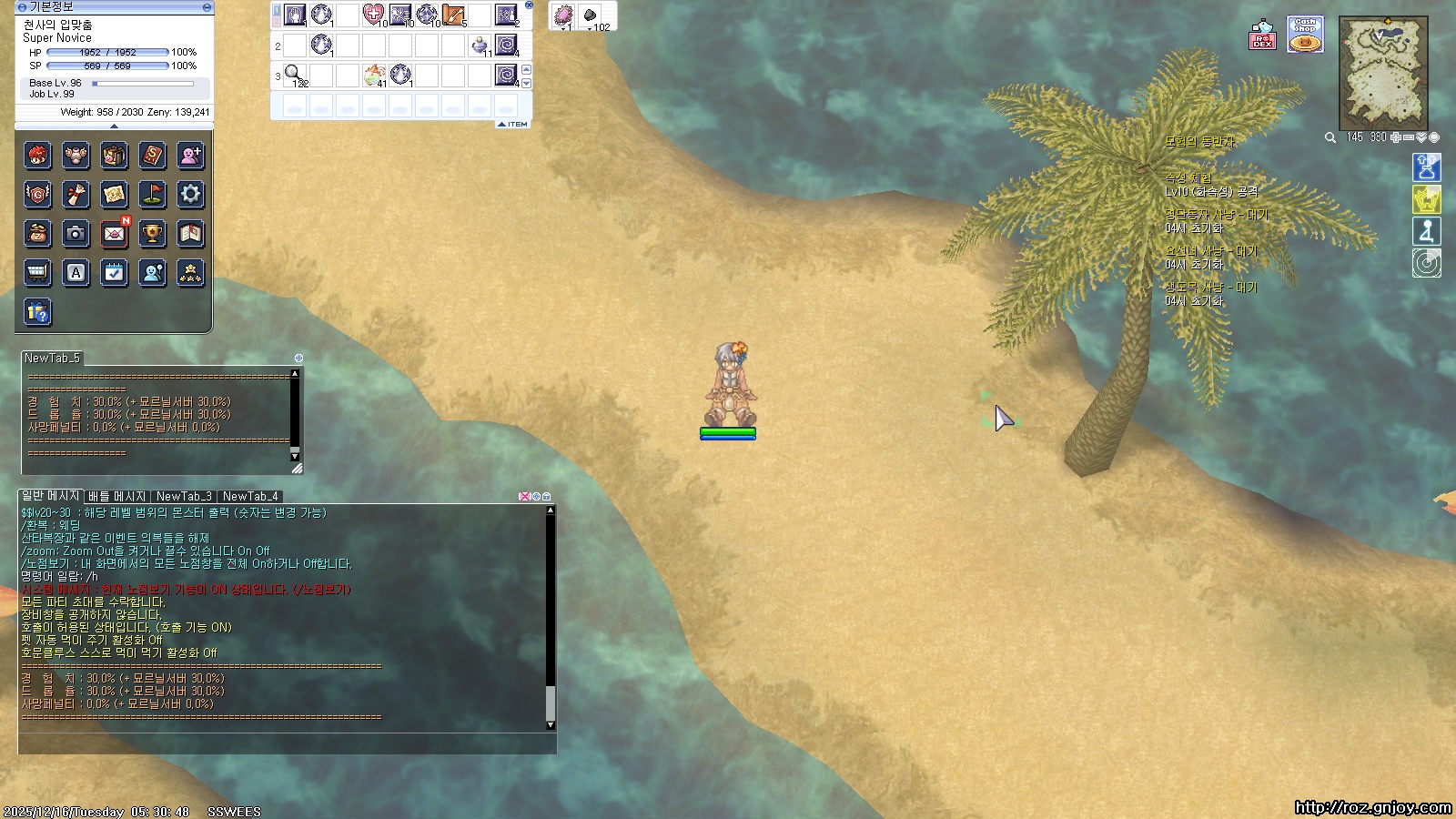Image resolution: width=1456 pixels, height=819 pixels.
Task: Use the magnifying glass item slot
Action: pyautogui.click(x=294, y=74)
